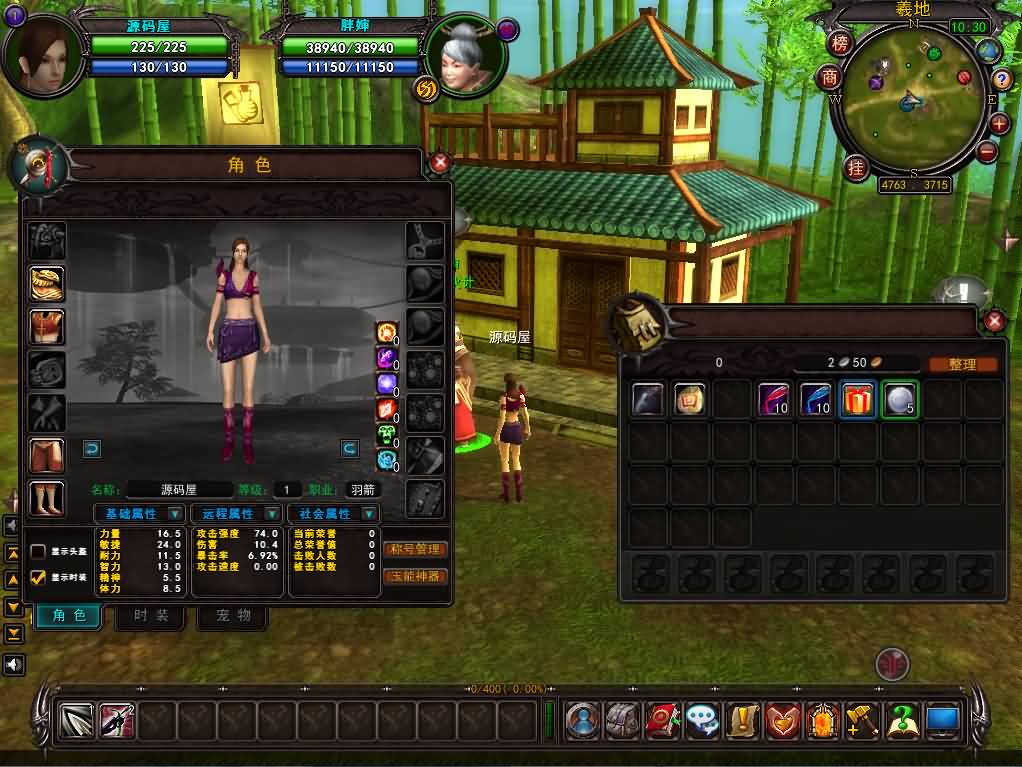
Task: Toggle the 显示头盔 show helmet checkbox
Action: click(x=38, y=552)
